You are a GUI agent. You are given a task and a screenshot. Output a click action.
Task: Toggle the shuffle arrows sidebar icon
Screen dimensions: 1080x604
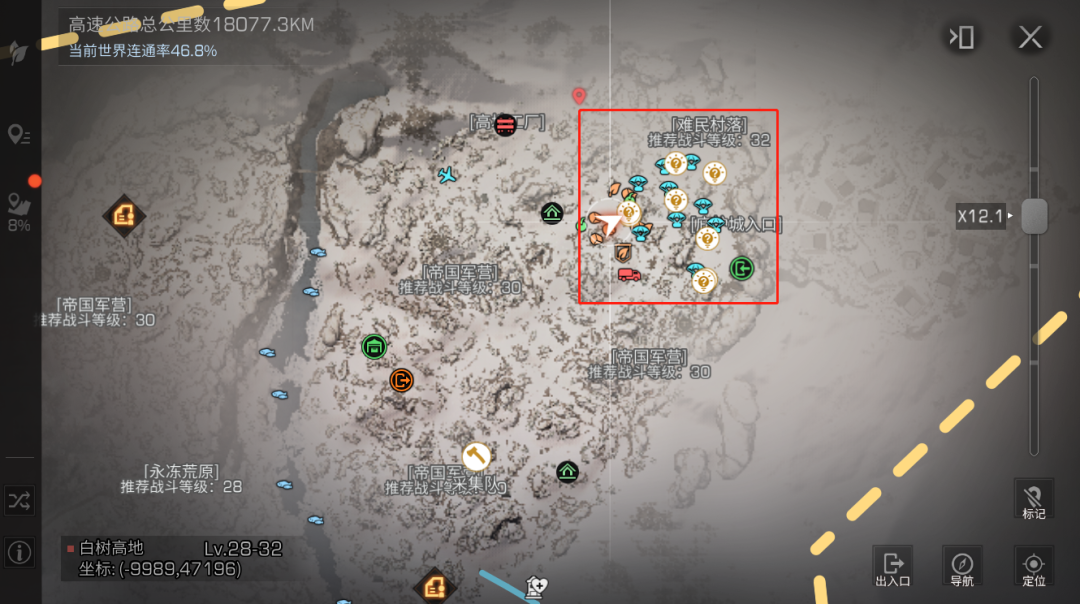(19, 501)
